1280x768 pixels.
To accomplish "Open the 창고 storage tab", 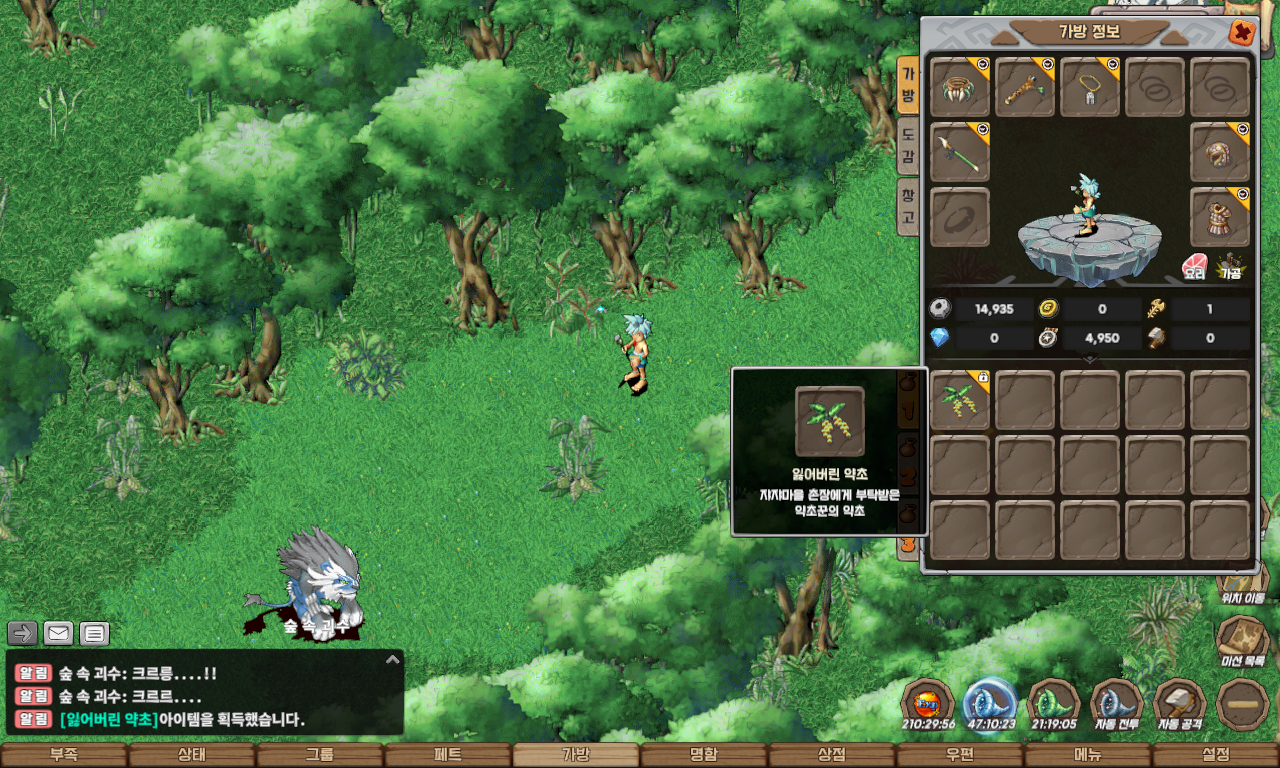I will click(x=908, y=205).
